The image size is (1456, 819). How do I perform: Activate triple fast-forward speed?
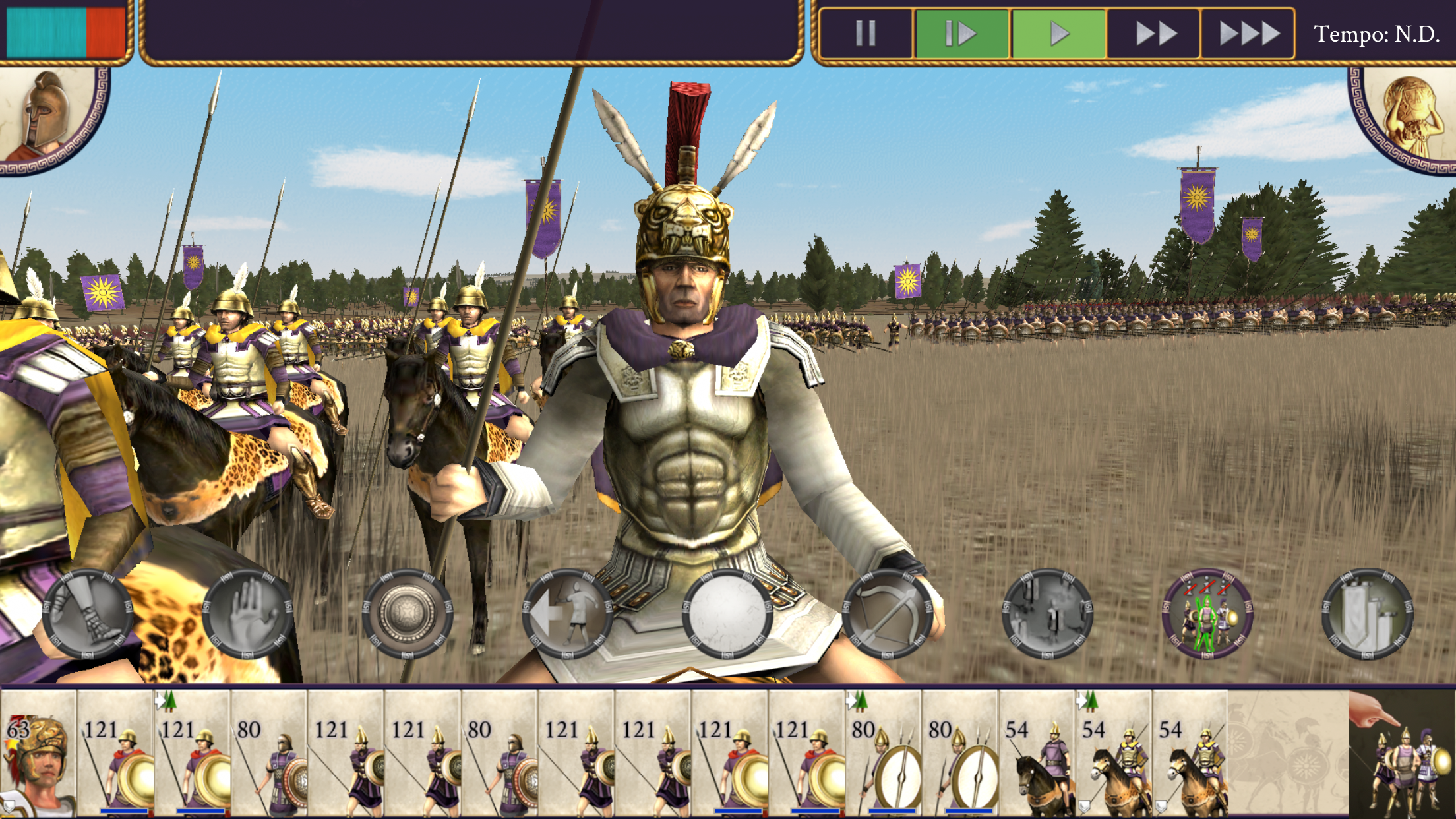point(1248,33)
